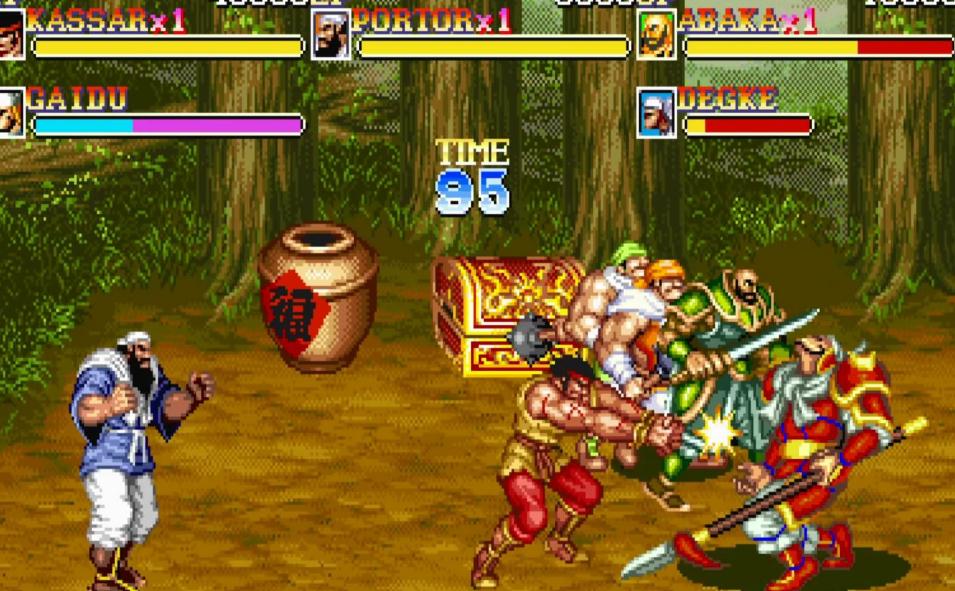Select the Degke enemy portrait

click(x=656, y=112)
